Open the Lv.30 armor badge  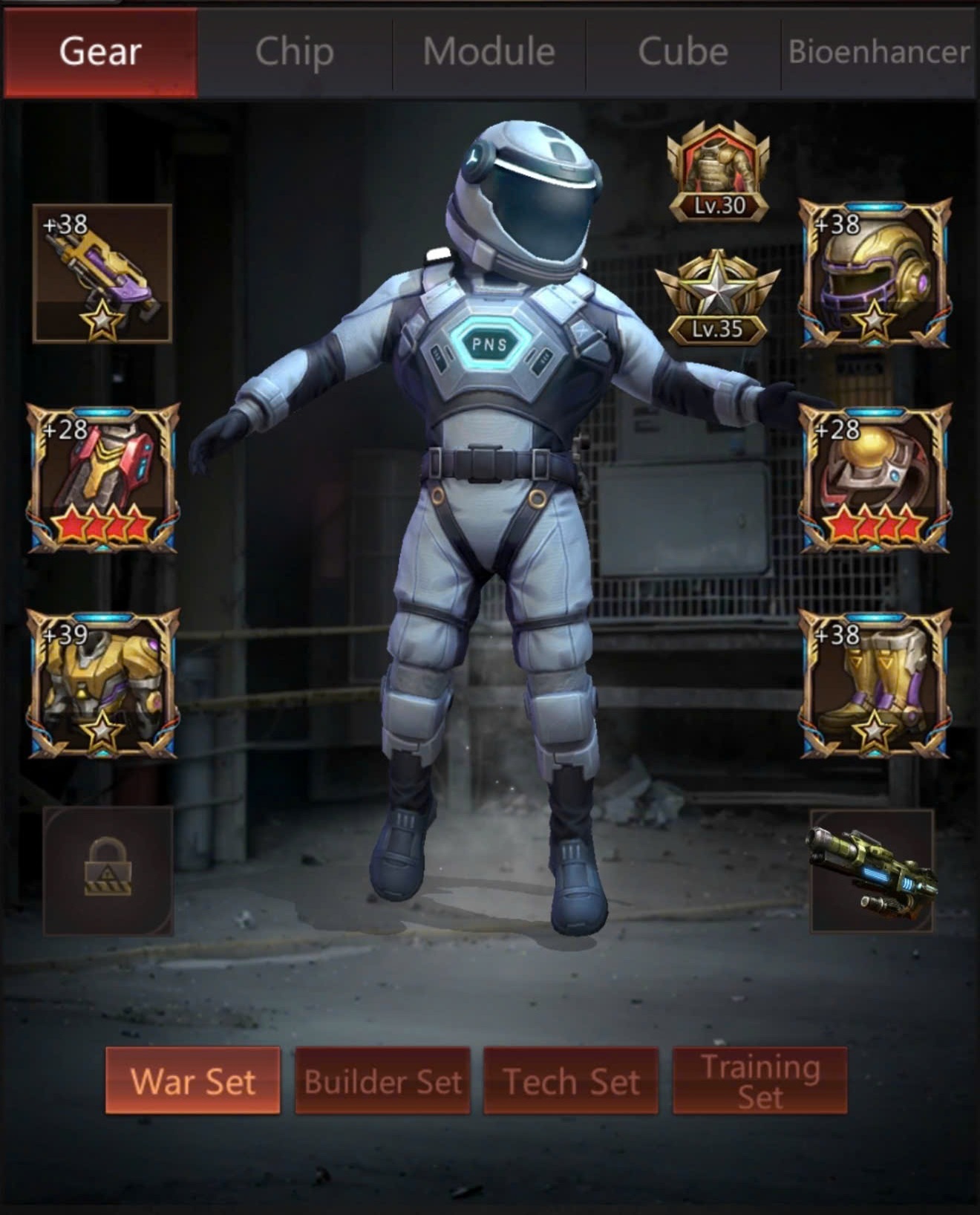click(x=718, y=173)
